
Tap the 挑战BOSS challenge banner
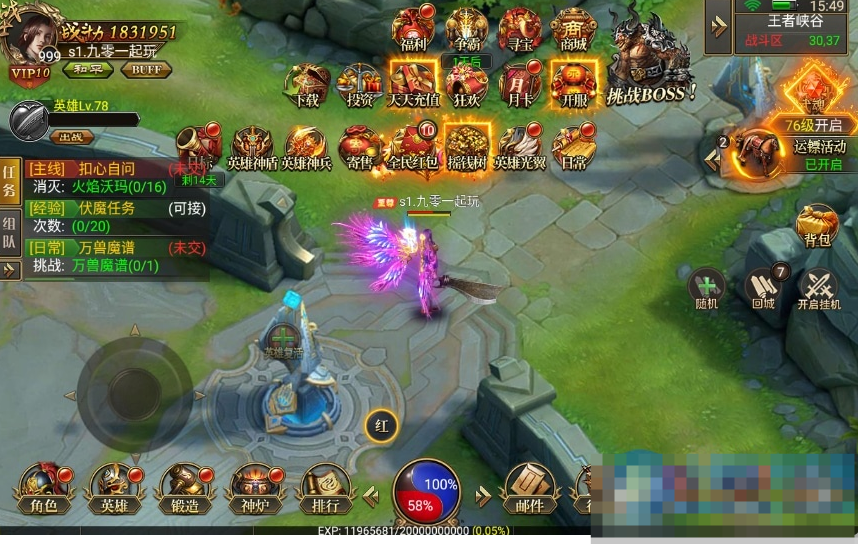point(651,60)
